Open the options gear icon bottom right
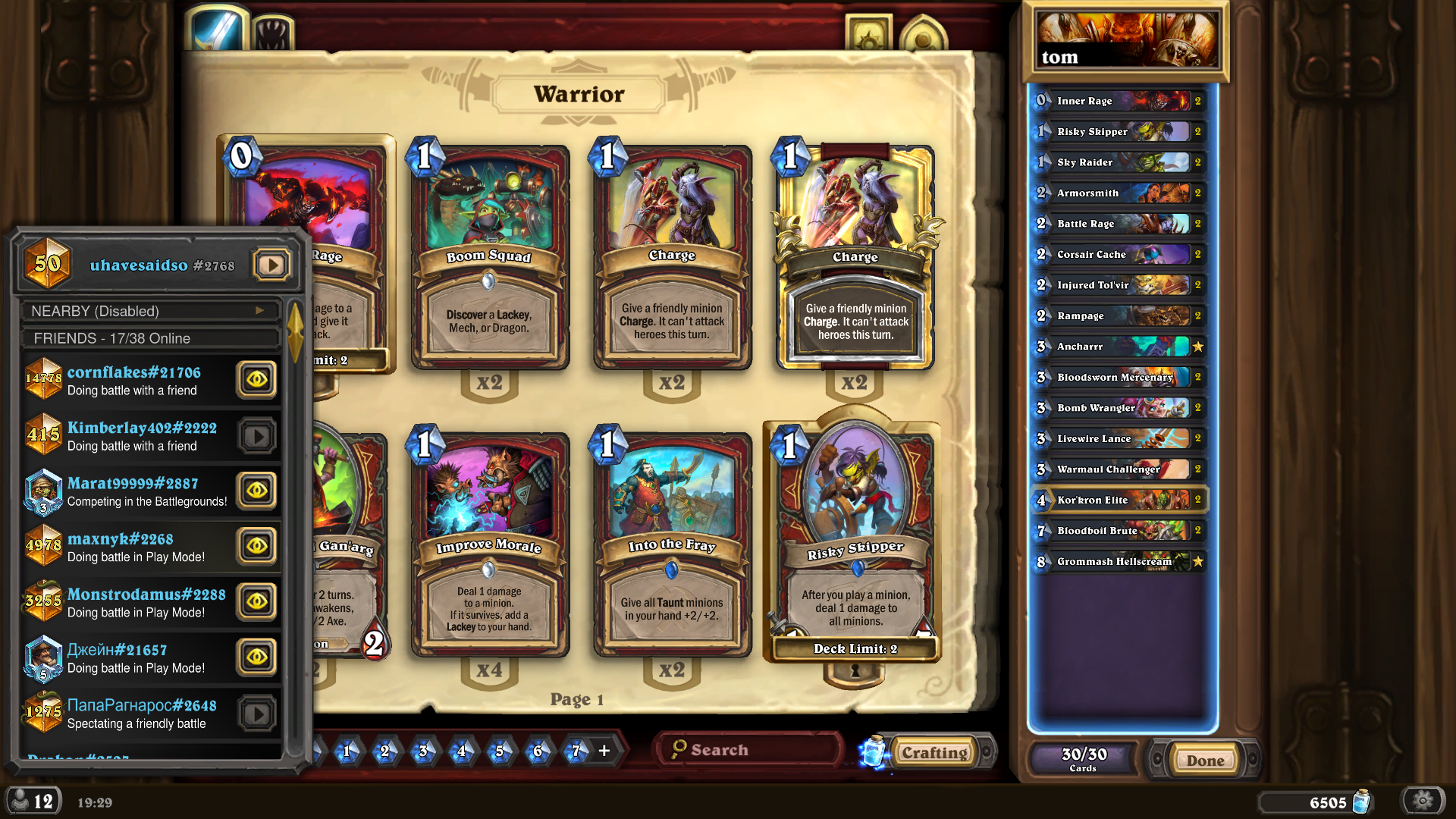The height and width of the screenshot is (819, 1456). pos(1422,802)
